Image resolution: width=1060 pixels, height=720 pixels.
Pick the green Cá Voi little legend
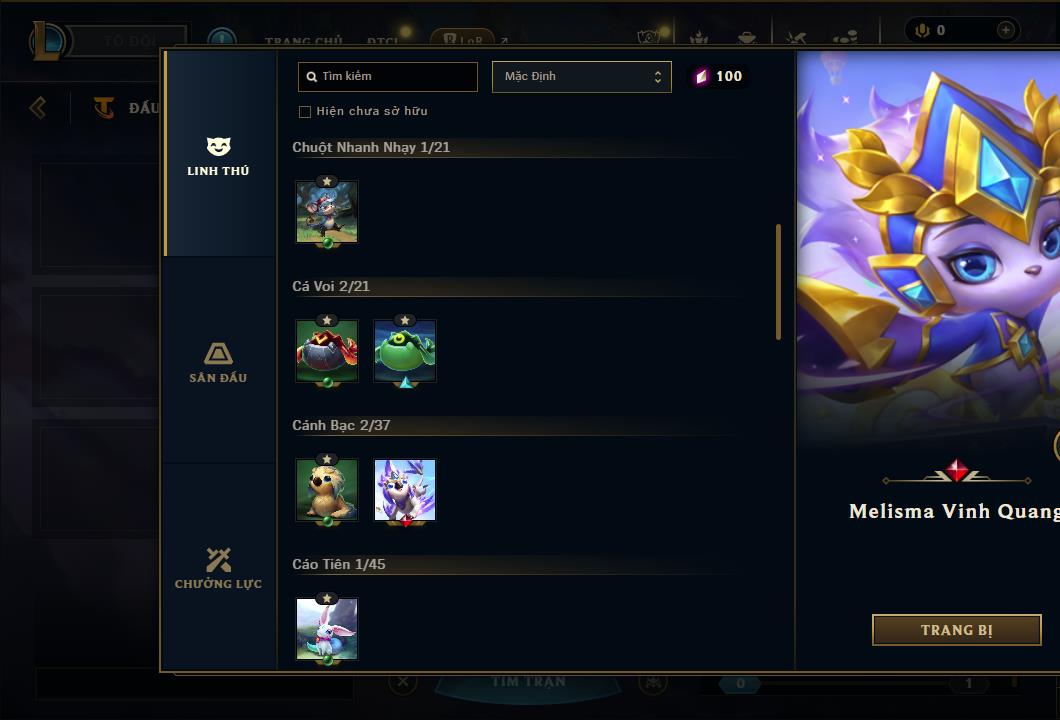pos(405,351)
